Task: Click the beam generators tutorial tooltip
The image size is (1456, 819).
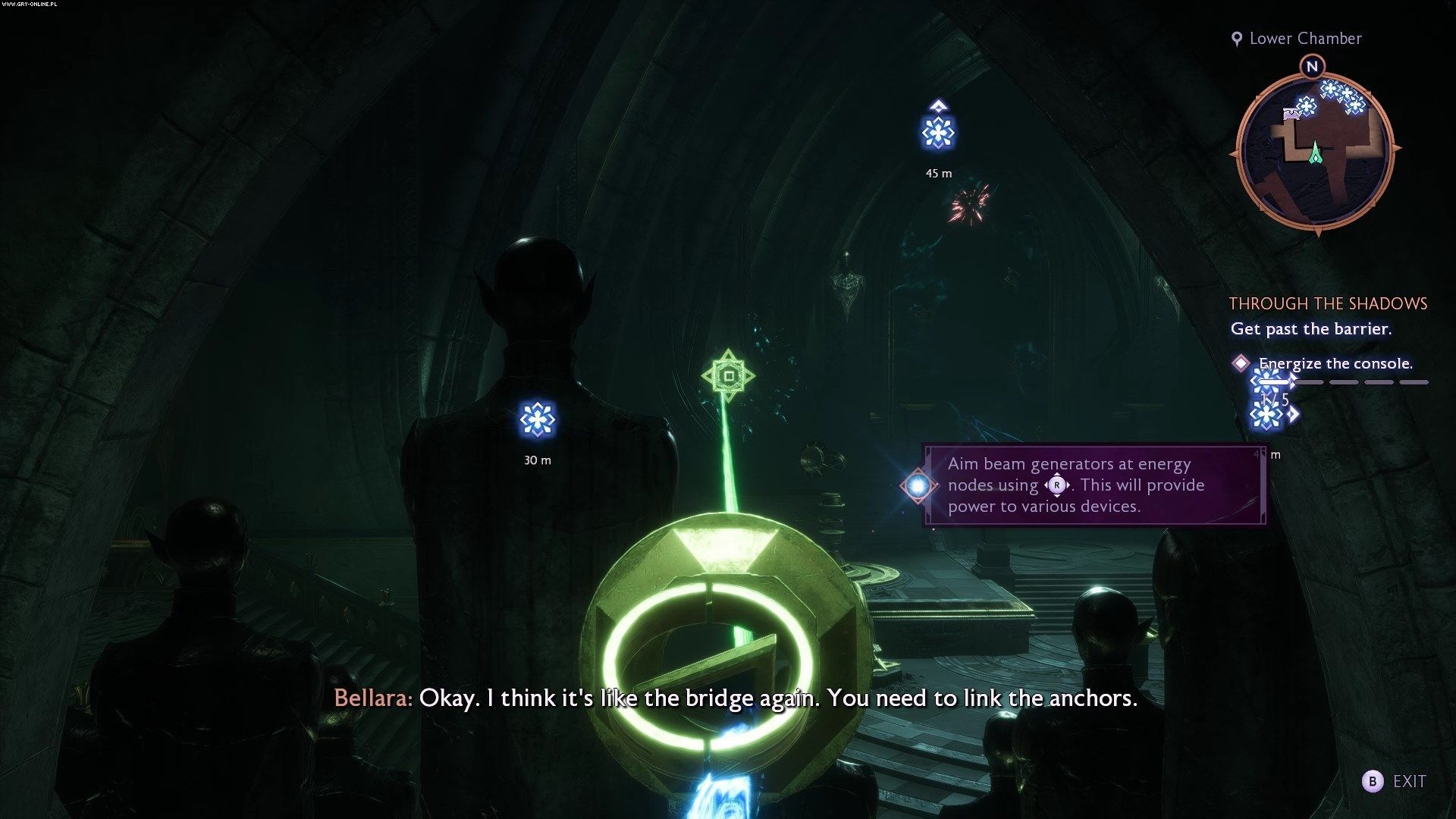Action: pyautogui.click(x=1094, y=485)
